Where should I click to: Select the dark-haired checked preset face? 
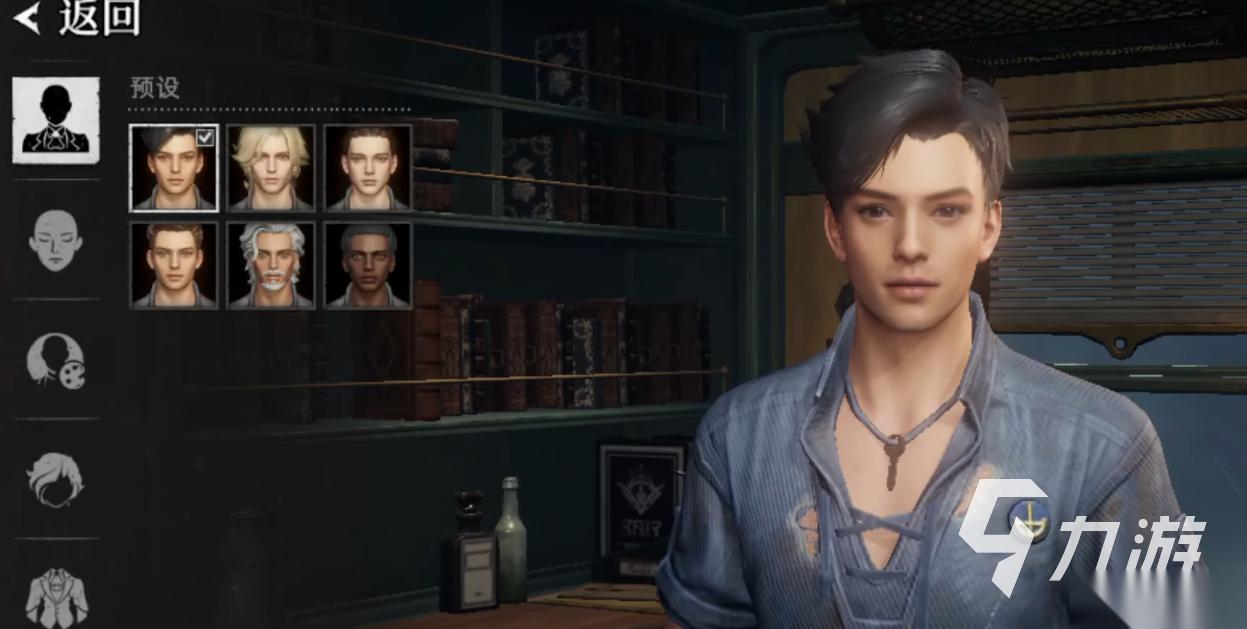pyautogui.click(x=174, y=167)
